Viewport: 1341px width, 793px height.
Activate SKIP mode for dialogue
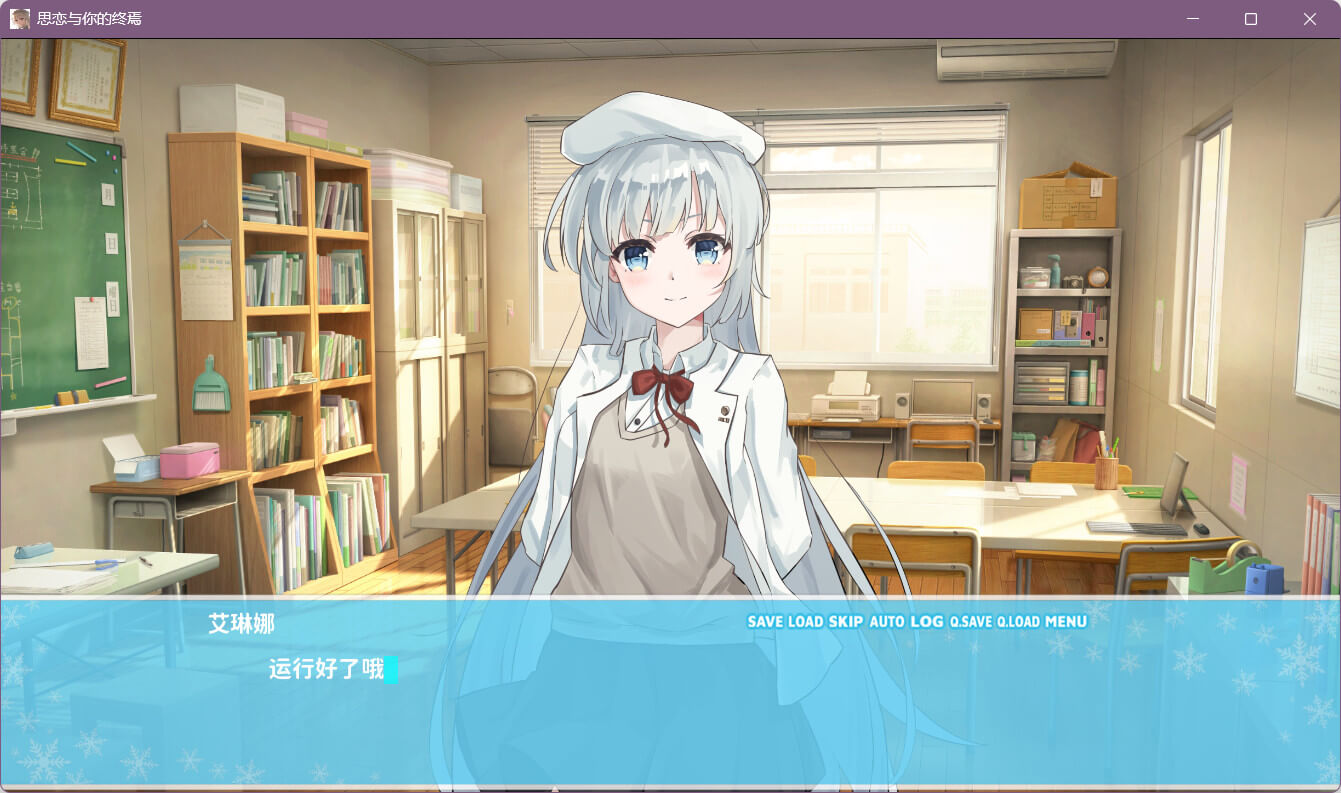(x=845, y=622)
